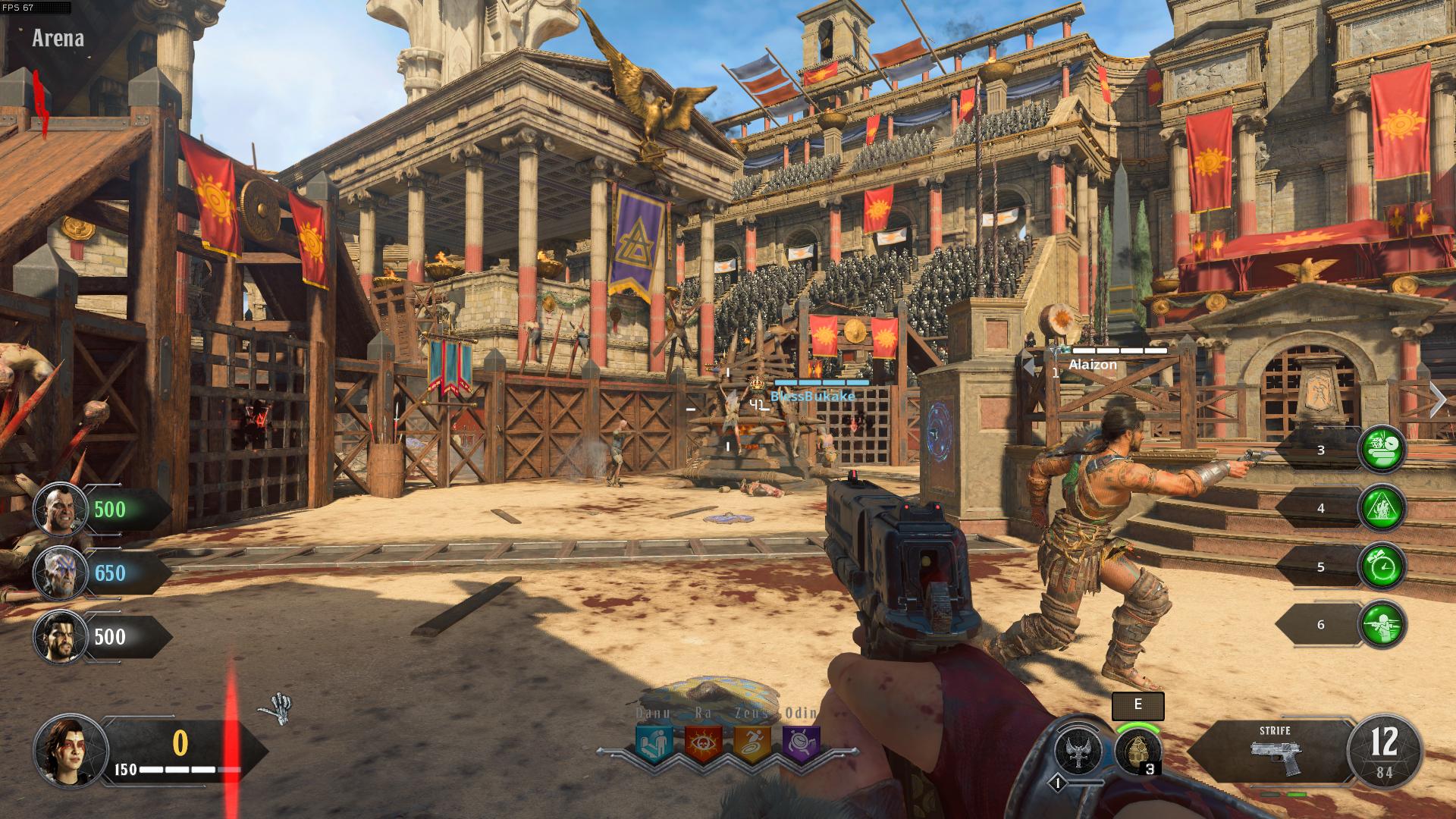Use the zombie warning-triangle elixir
Image resolution: width=1456 pixels, height=819 pixels.
click(1382, 507)
